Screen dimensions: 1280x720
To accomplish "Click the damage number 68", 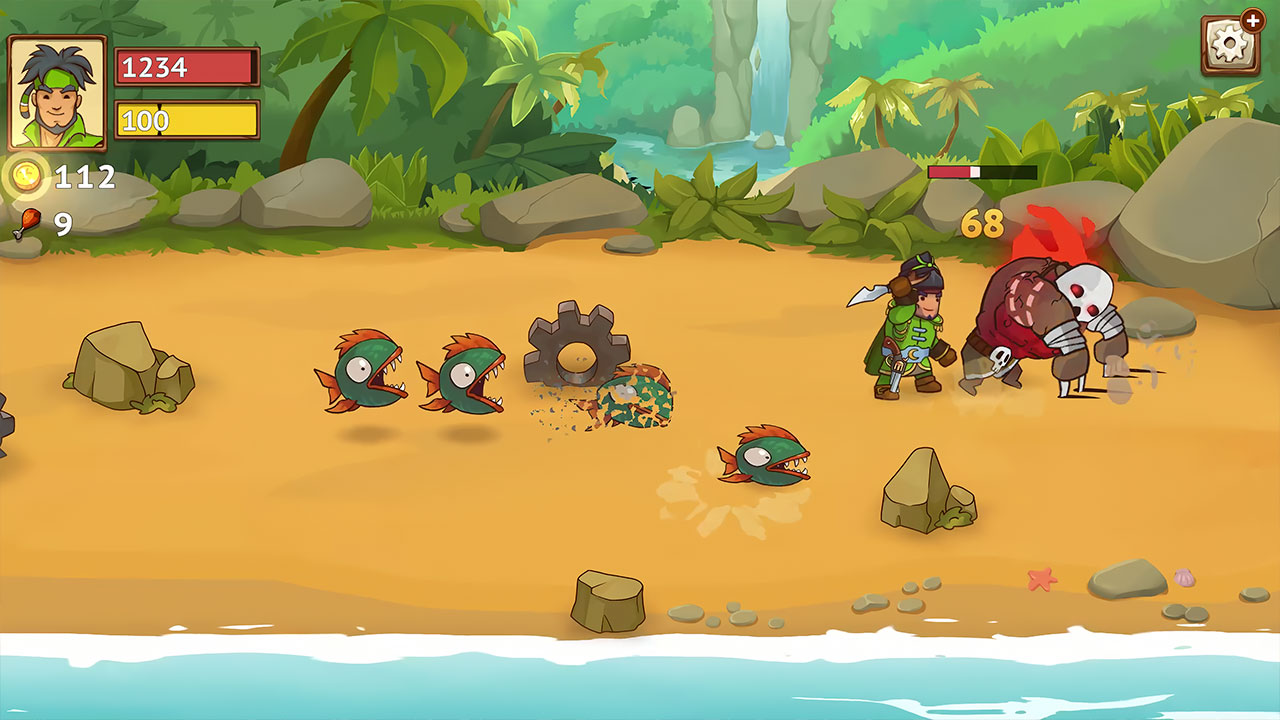I will coord(983,222).
